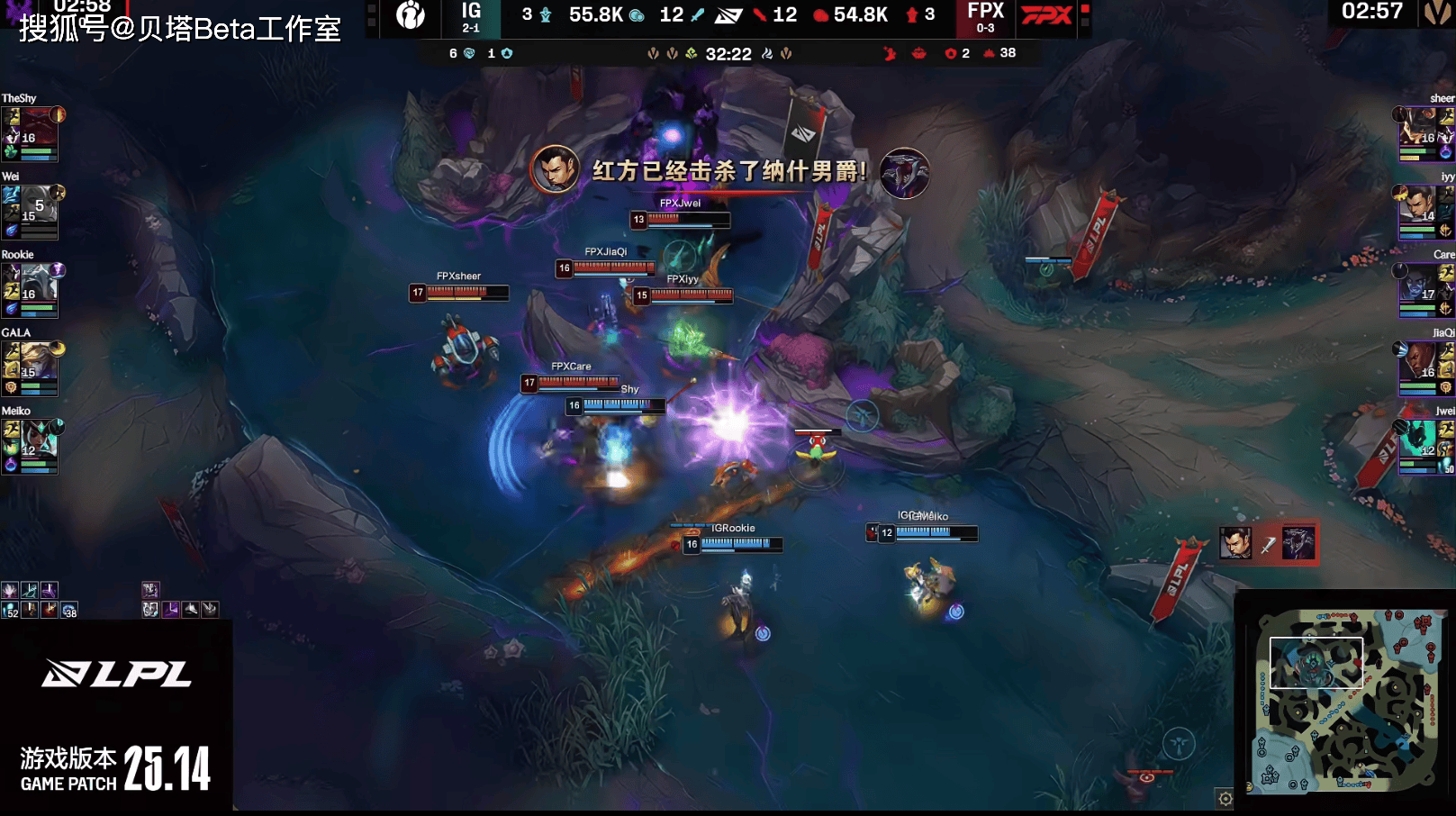
Task: Click the kill feed entry above the minimap
Action: coord(1268,543)
